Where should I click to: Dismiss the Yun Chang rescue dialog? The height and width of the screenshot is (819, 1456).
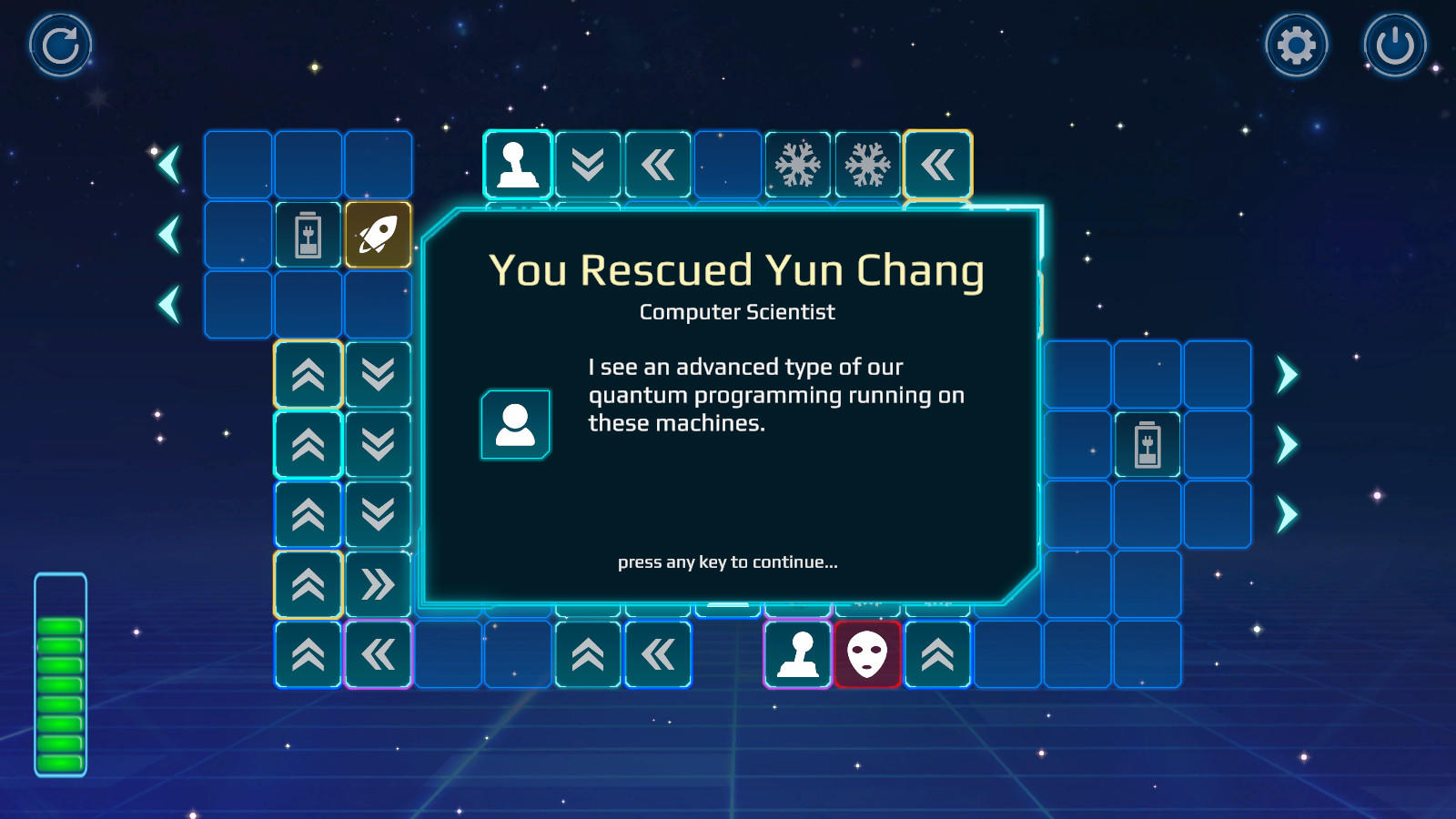click(728, 563)
